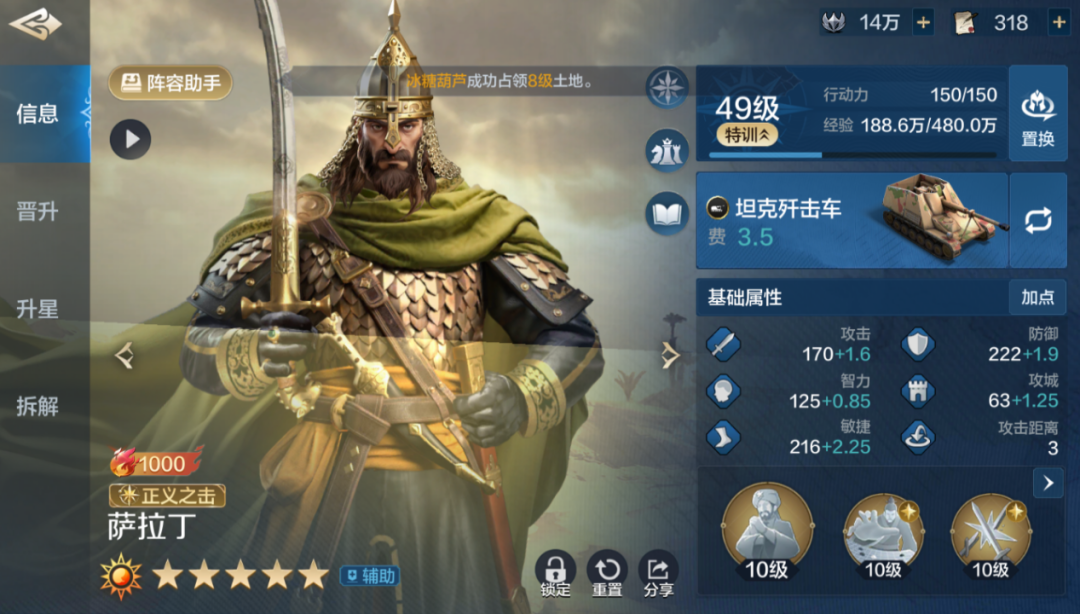
Task: Open the 特训 special training button
Action: pyautogui.click(x=747, y=135)
